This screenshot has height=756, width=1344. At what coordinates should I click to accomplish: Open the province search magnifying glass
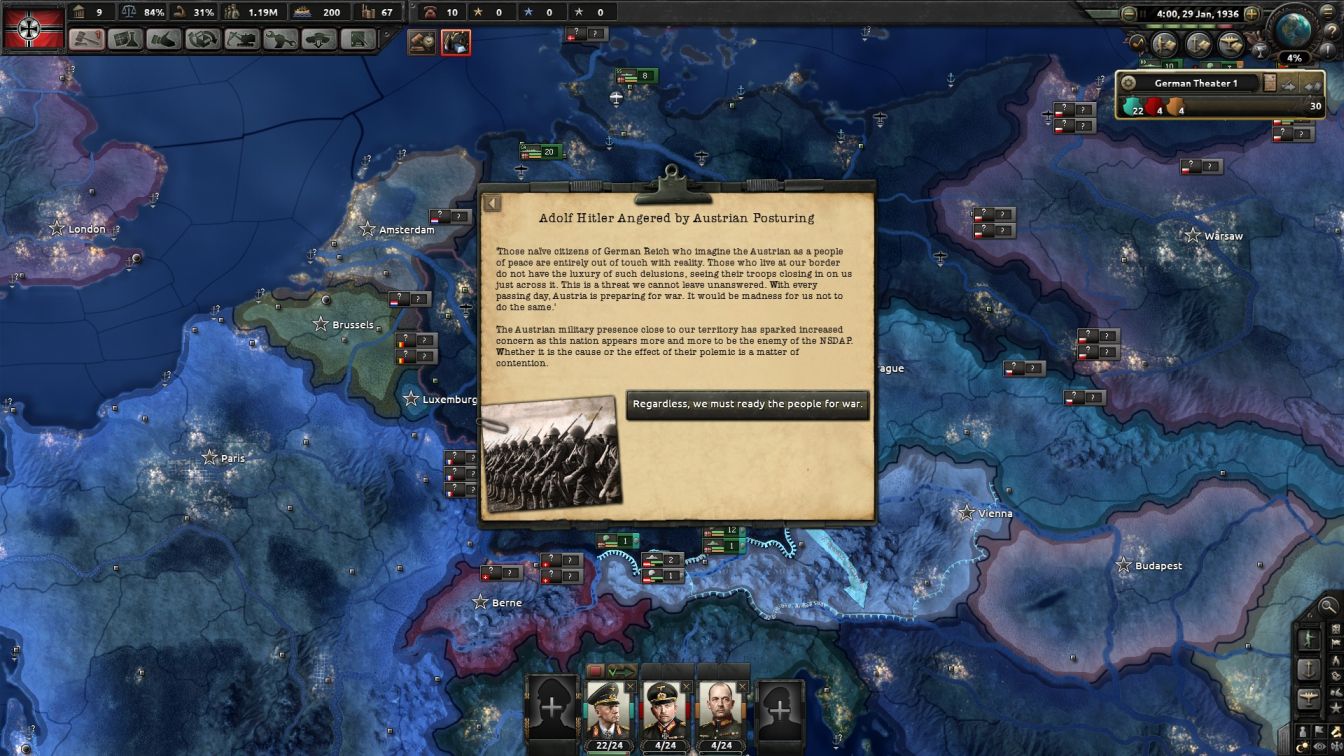[1327, 605]
